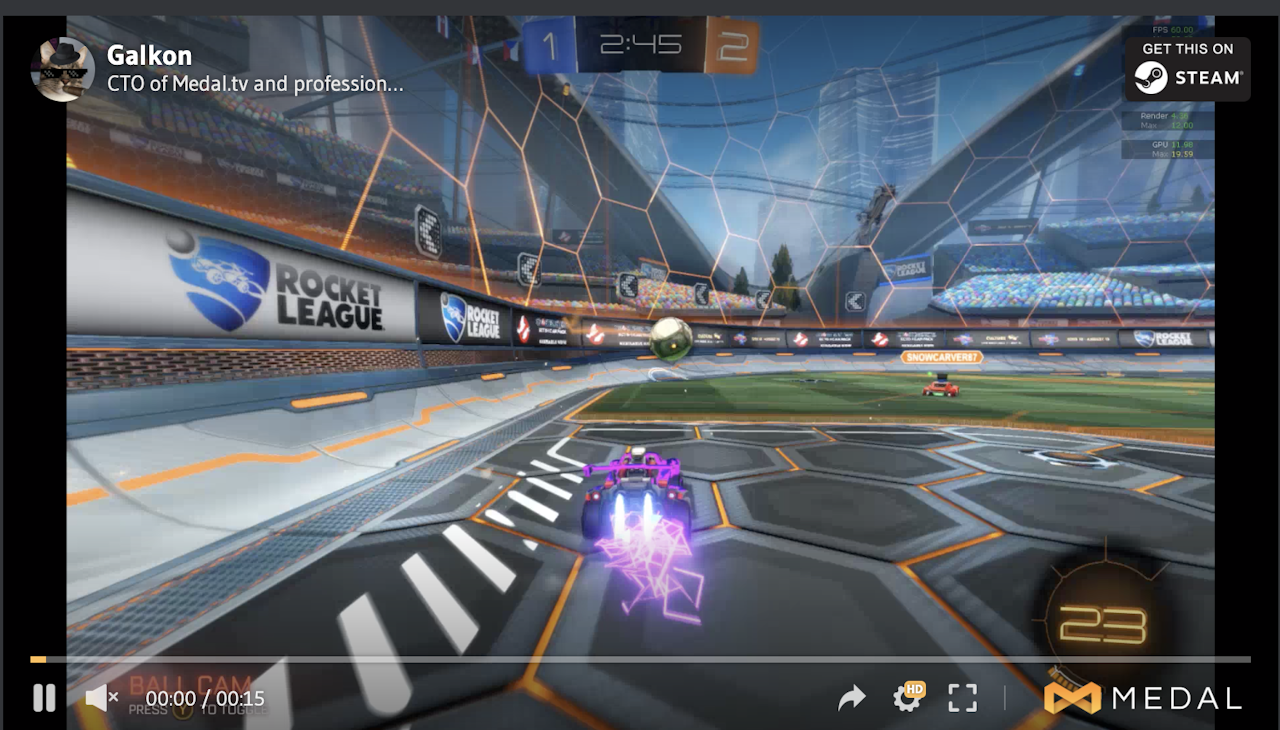1280x730 pixels.
Task: Toggle fullscreen viewing mode
Action: click(x=962, y=697)
